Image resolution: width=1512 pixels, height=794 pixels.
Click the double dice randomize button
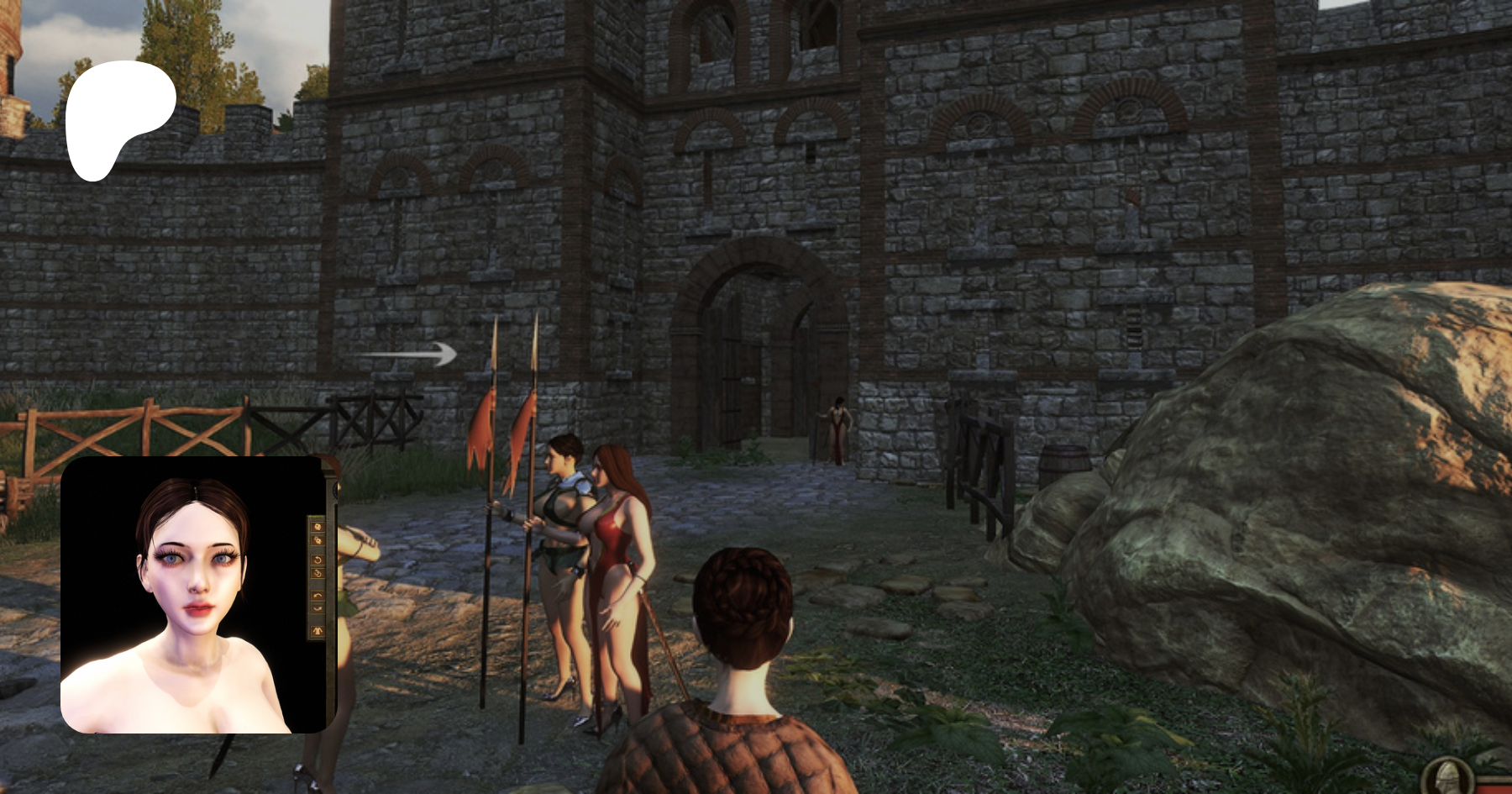pos(318,540)
